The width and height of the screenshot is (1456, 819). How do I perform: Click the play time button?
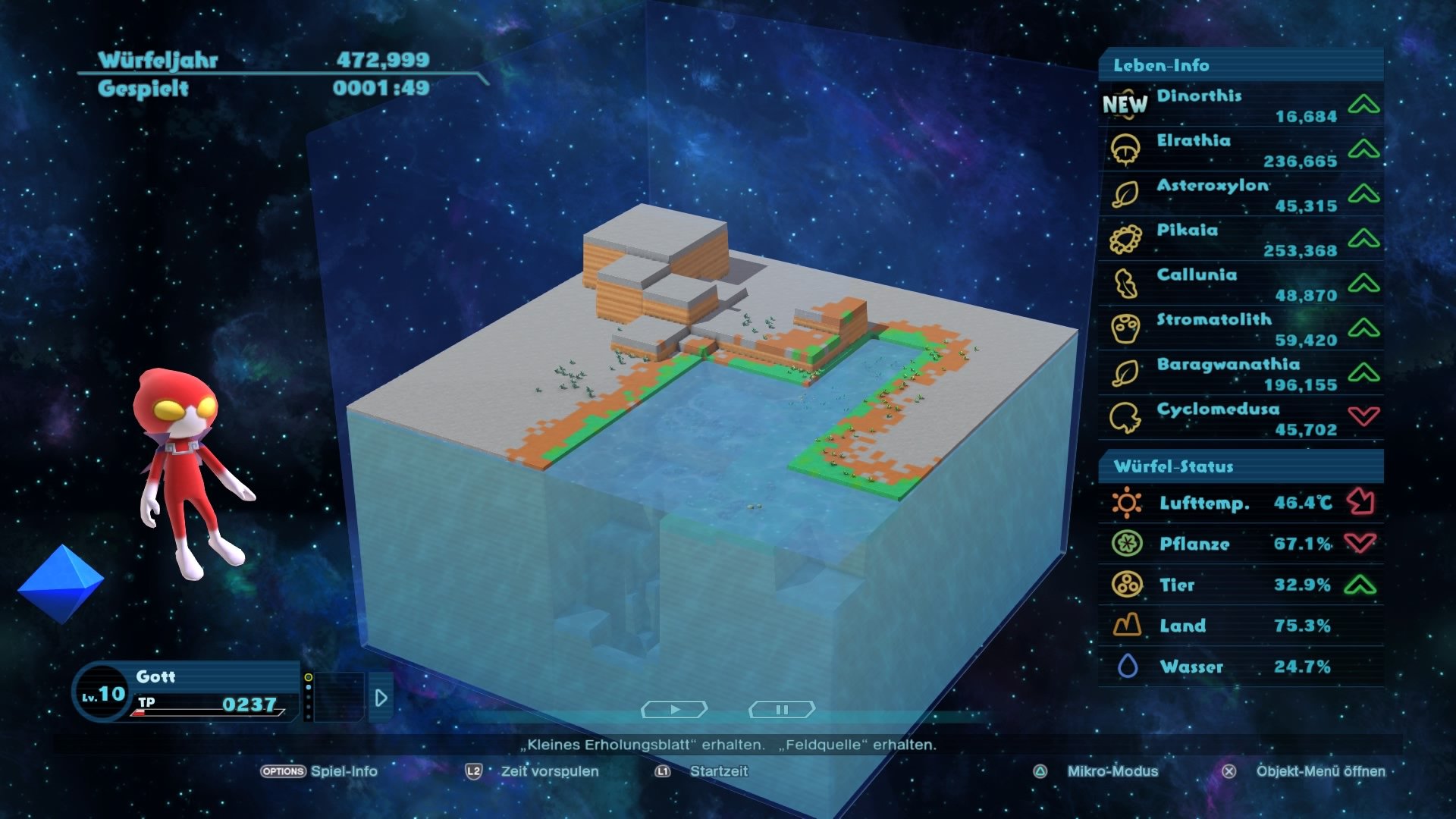click(674, 710)
